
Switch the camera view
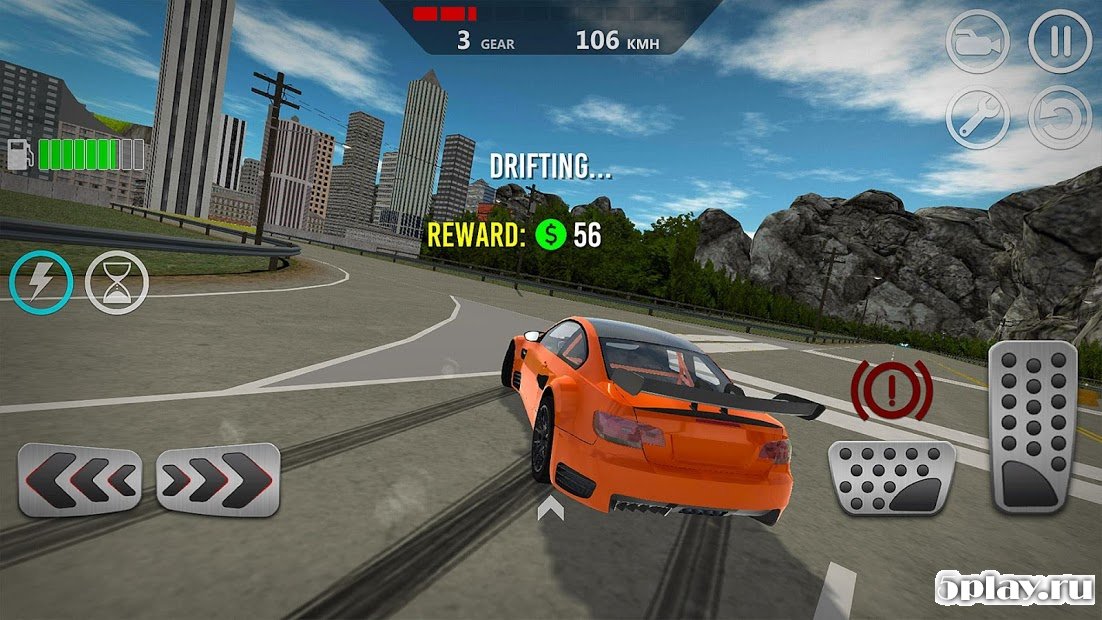977,41
